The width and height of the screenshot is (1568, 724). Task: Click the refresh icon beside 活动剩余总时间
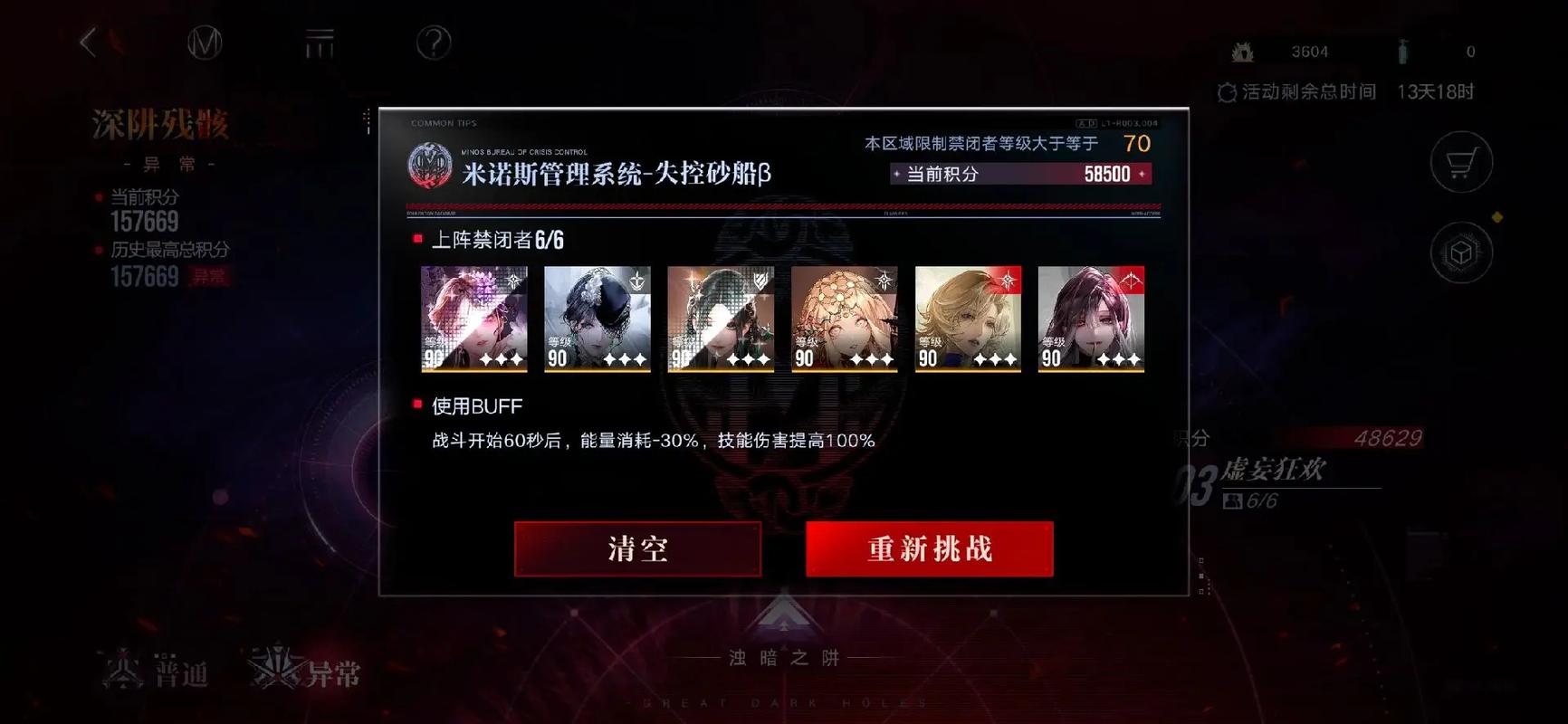pos(1227,91)
